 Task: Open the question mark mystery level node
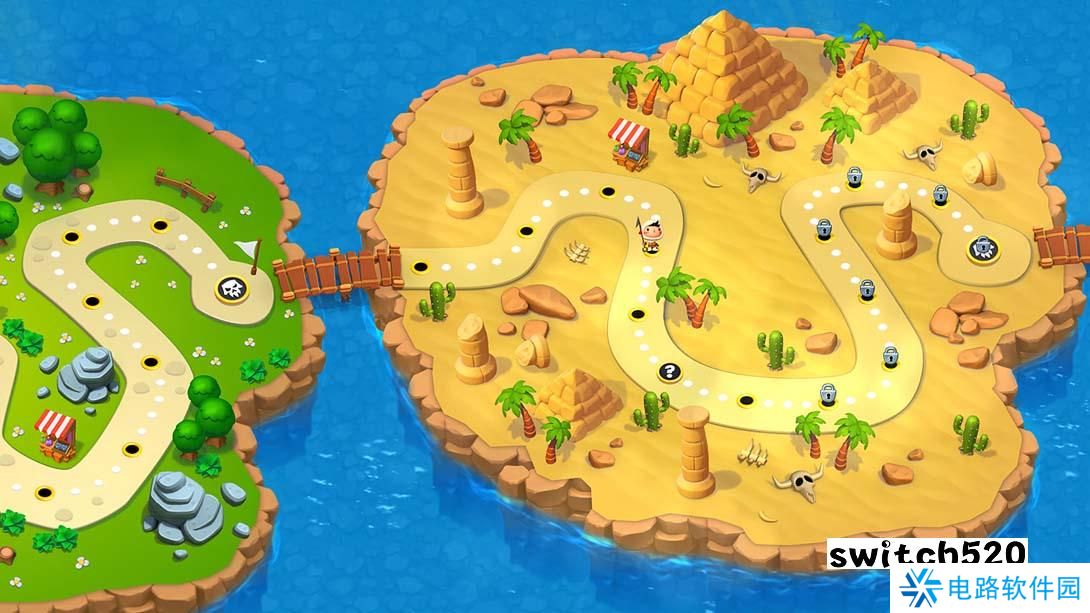(x=667, y=372)
